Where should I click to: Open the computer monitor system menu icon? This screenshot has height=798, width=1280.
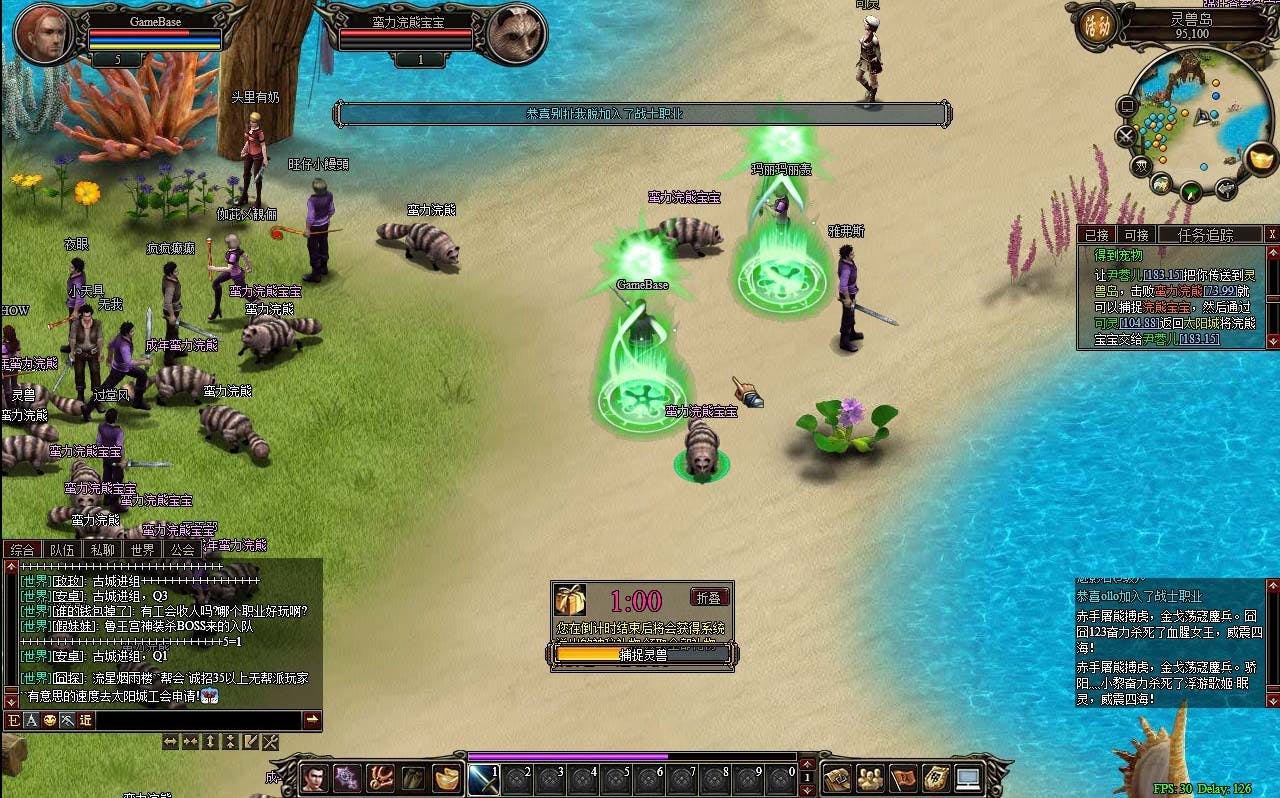(969, 778)
